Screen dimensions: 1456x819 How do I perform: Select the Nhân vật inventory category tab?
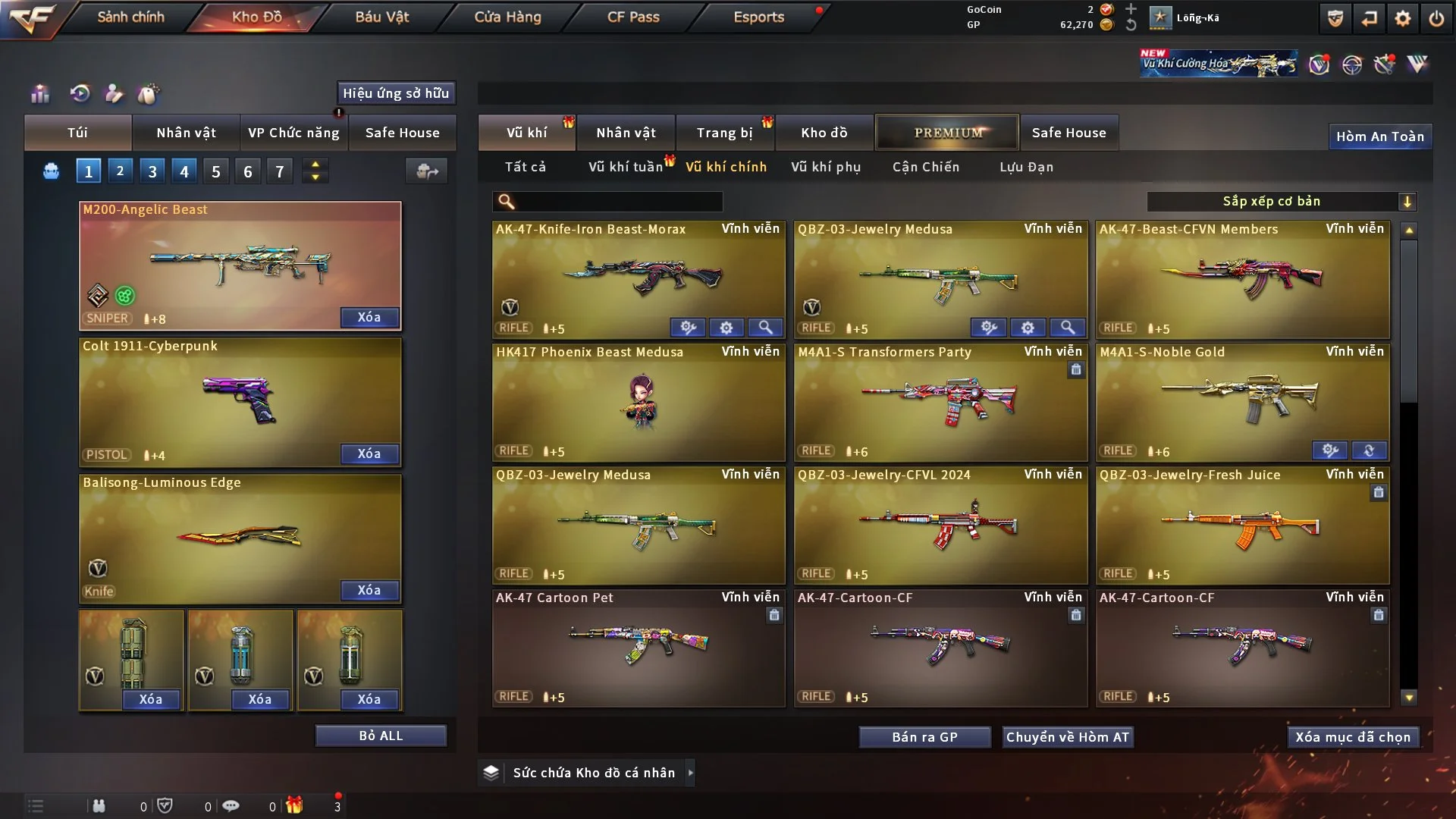coord(626,133)
